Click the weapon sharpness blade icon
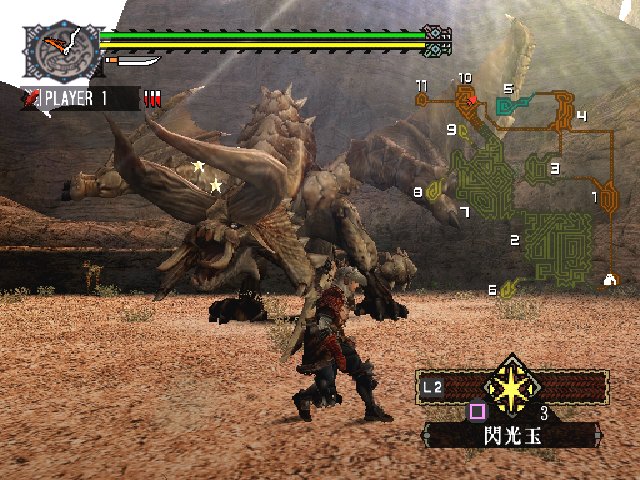The height and width of the screenshot is (480, 640). pos(135,62)
